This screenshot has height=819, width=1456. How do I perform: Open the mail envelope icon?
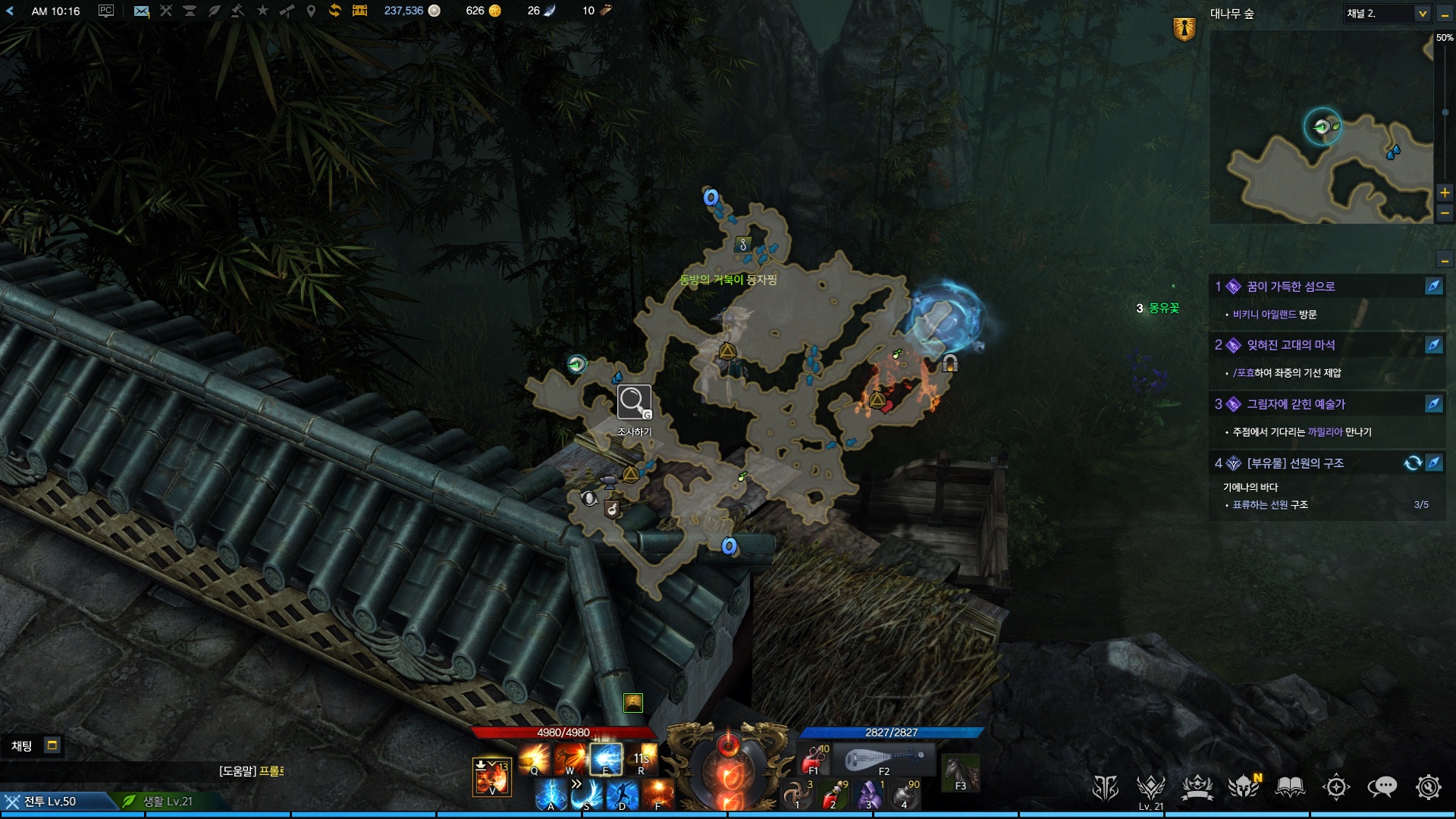point(141,11)
